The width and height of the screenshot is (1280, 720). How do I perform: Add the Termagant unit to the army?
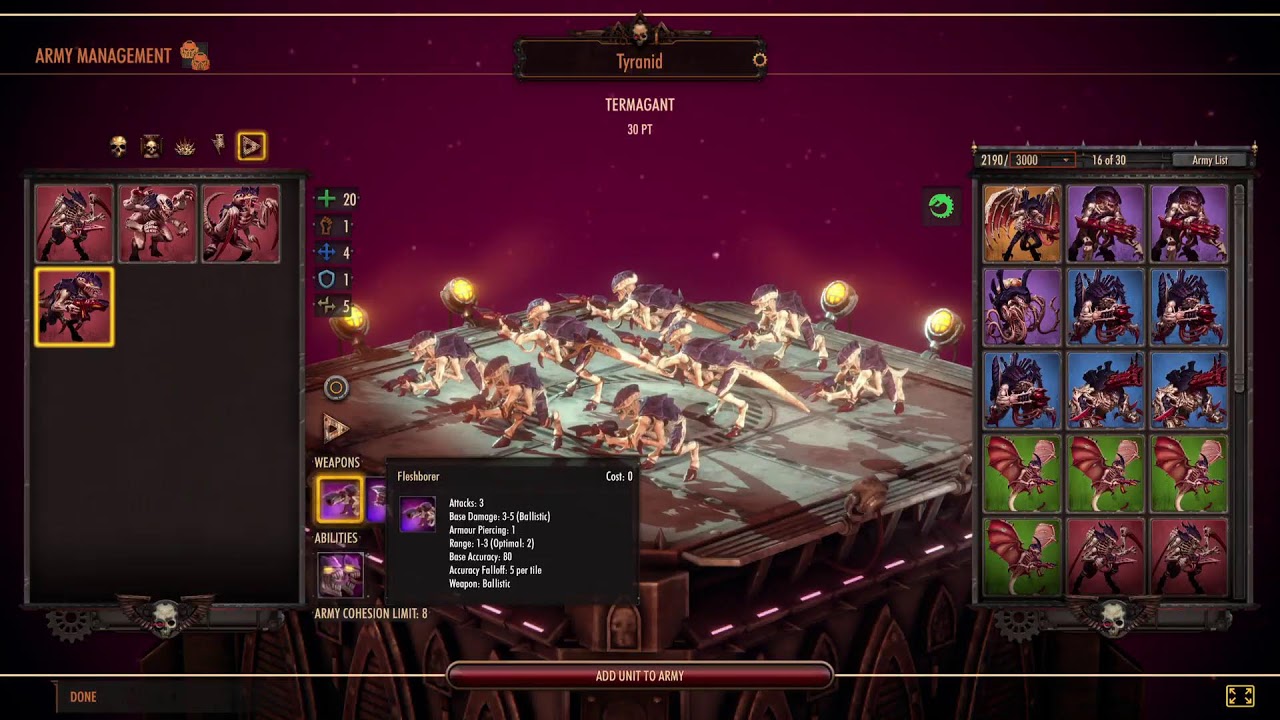point(640,676)
